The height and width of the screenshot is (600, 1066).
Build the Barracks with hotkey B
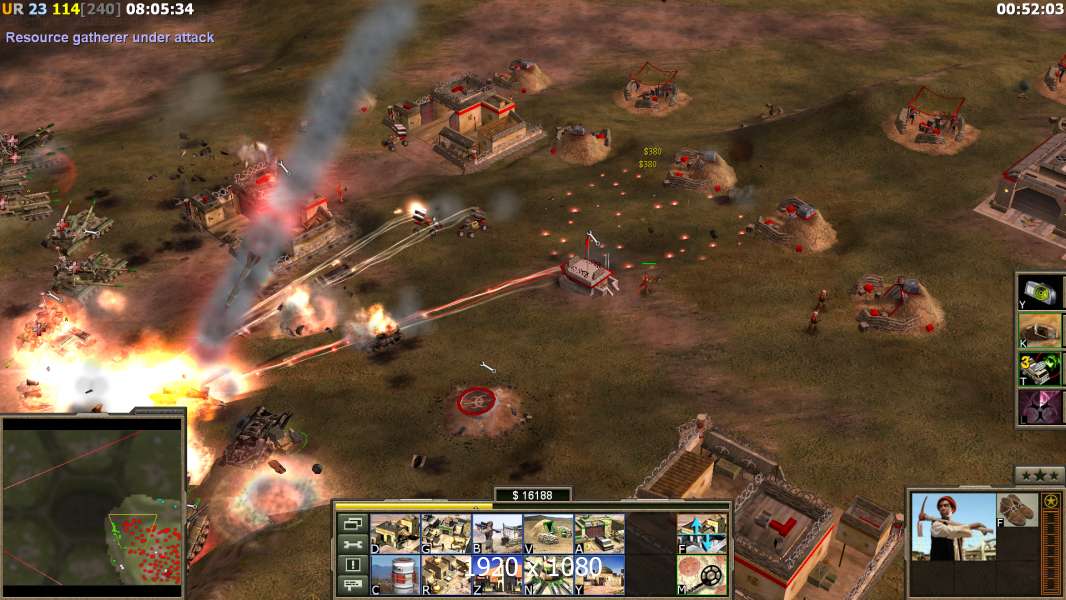[497, 534]
